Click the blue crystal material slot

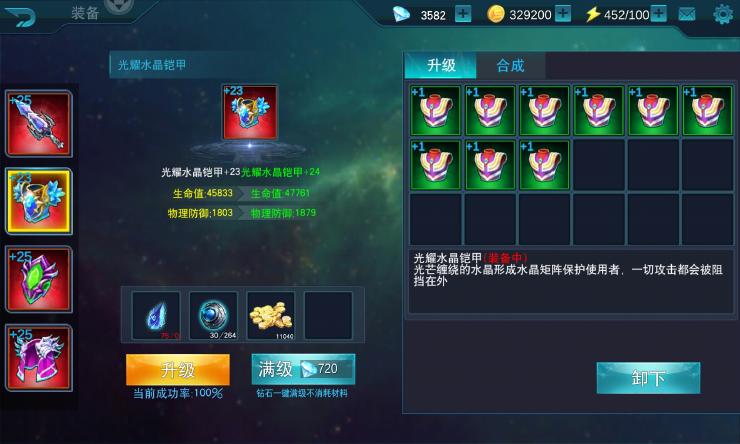coord(156,316)
